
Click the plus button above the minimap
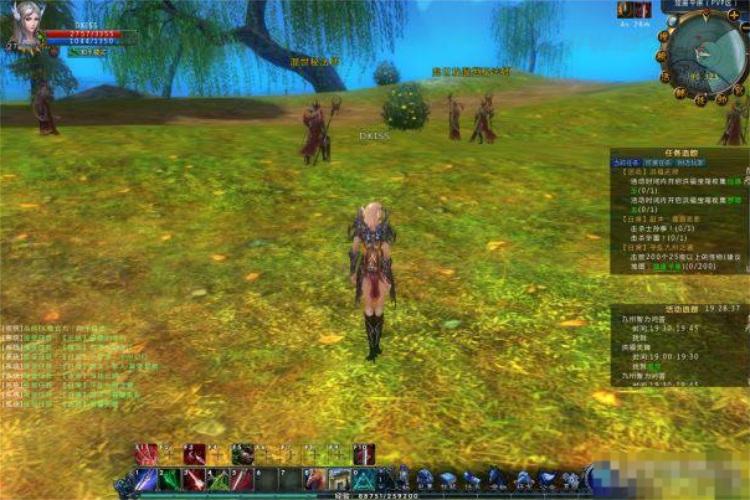click(734, 15)
